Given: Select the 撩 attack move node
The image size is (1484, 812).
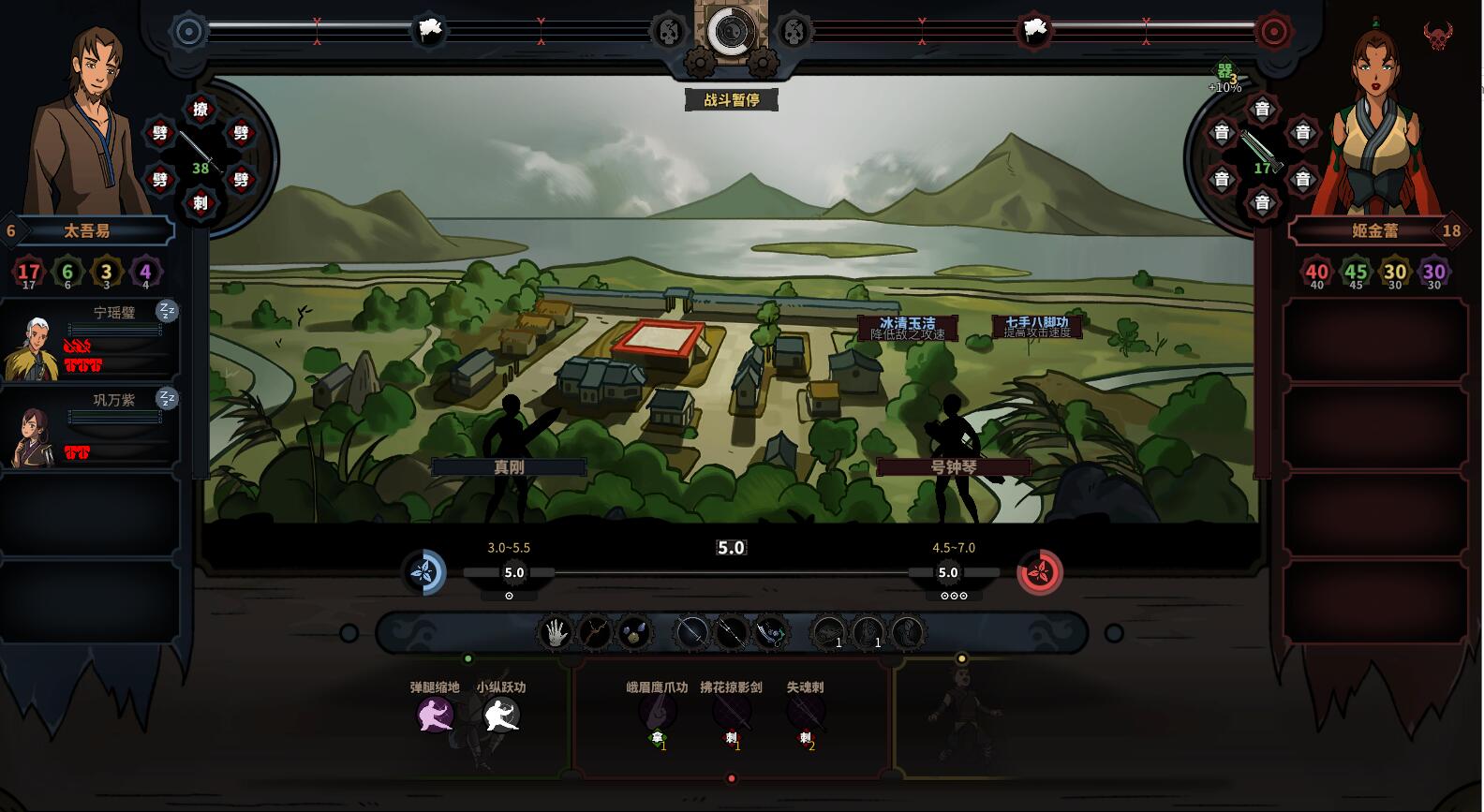Looking at the screenshot, I should (x=200, y=110).
